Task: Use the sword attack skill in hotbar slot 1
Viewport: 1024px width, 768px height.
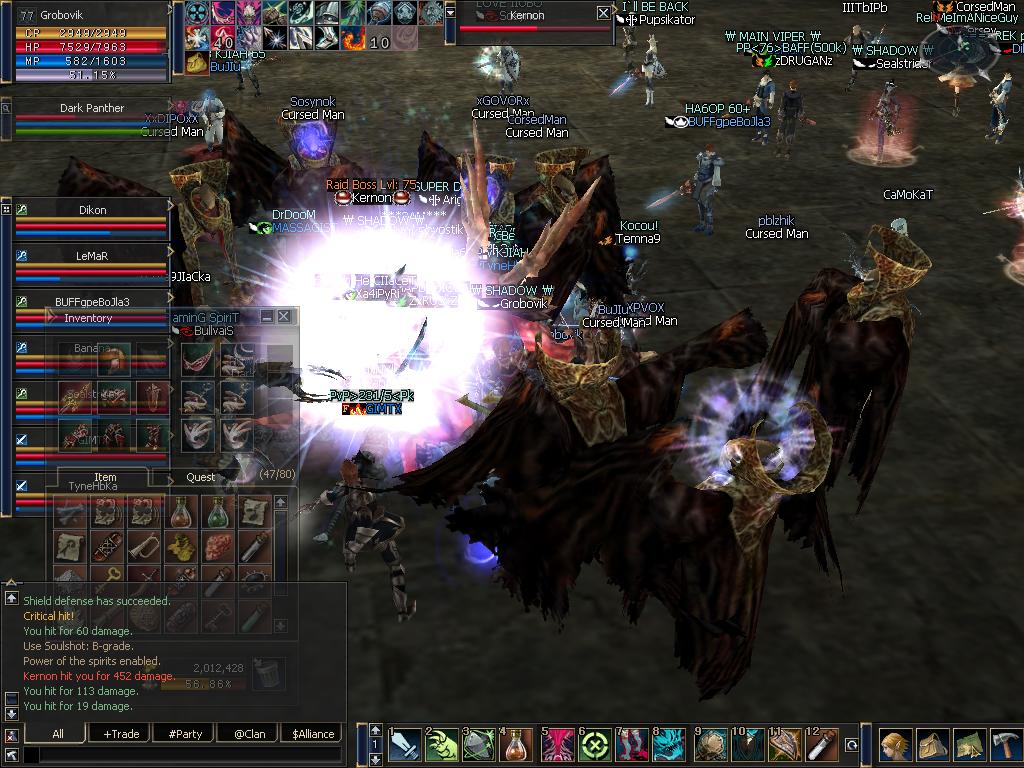Action: click(x=406, y=746)
